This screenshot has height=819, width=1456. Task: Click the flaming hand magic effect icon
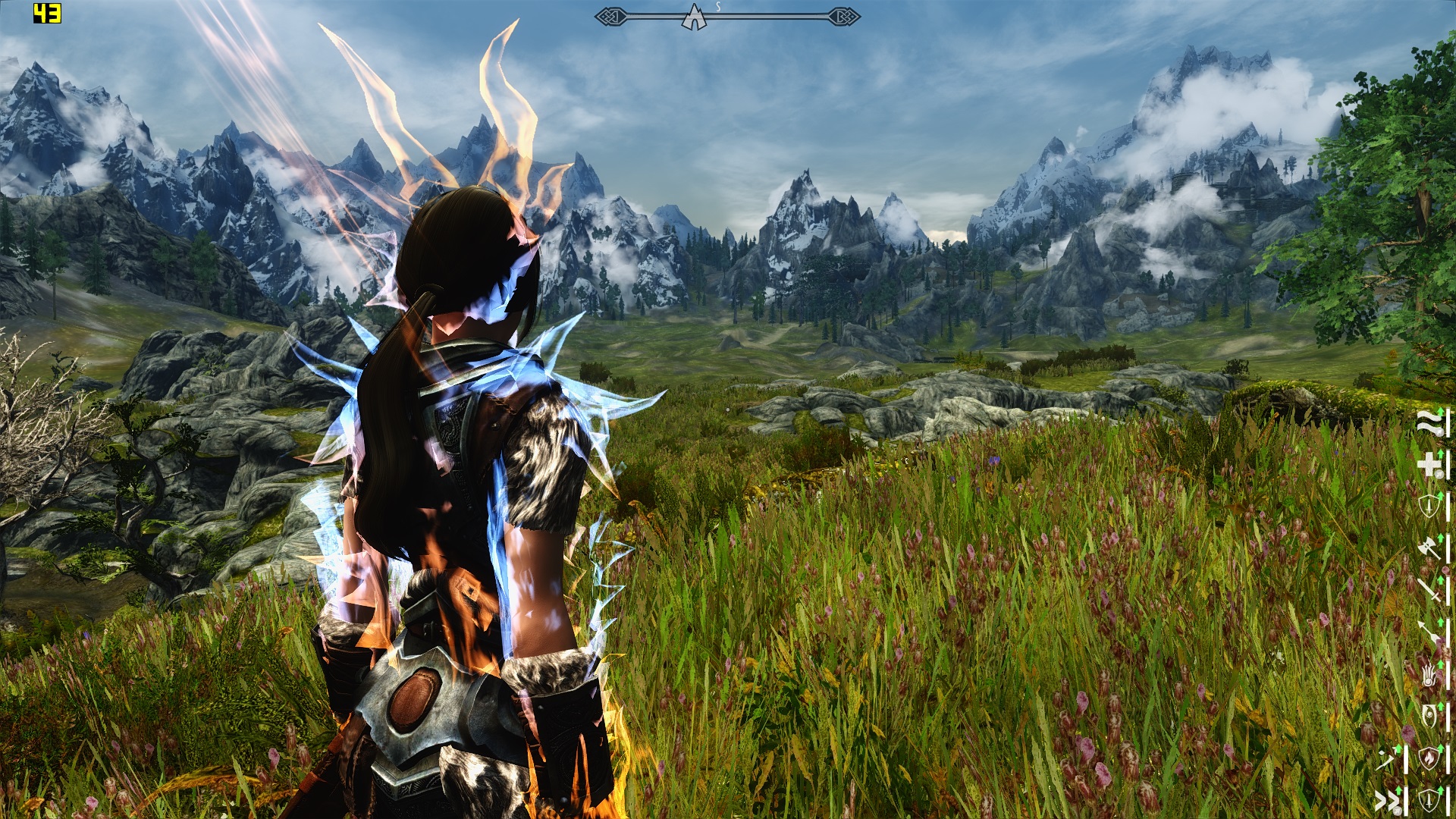(x=1429, y=673)
